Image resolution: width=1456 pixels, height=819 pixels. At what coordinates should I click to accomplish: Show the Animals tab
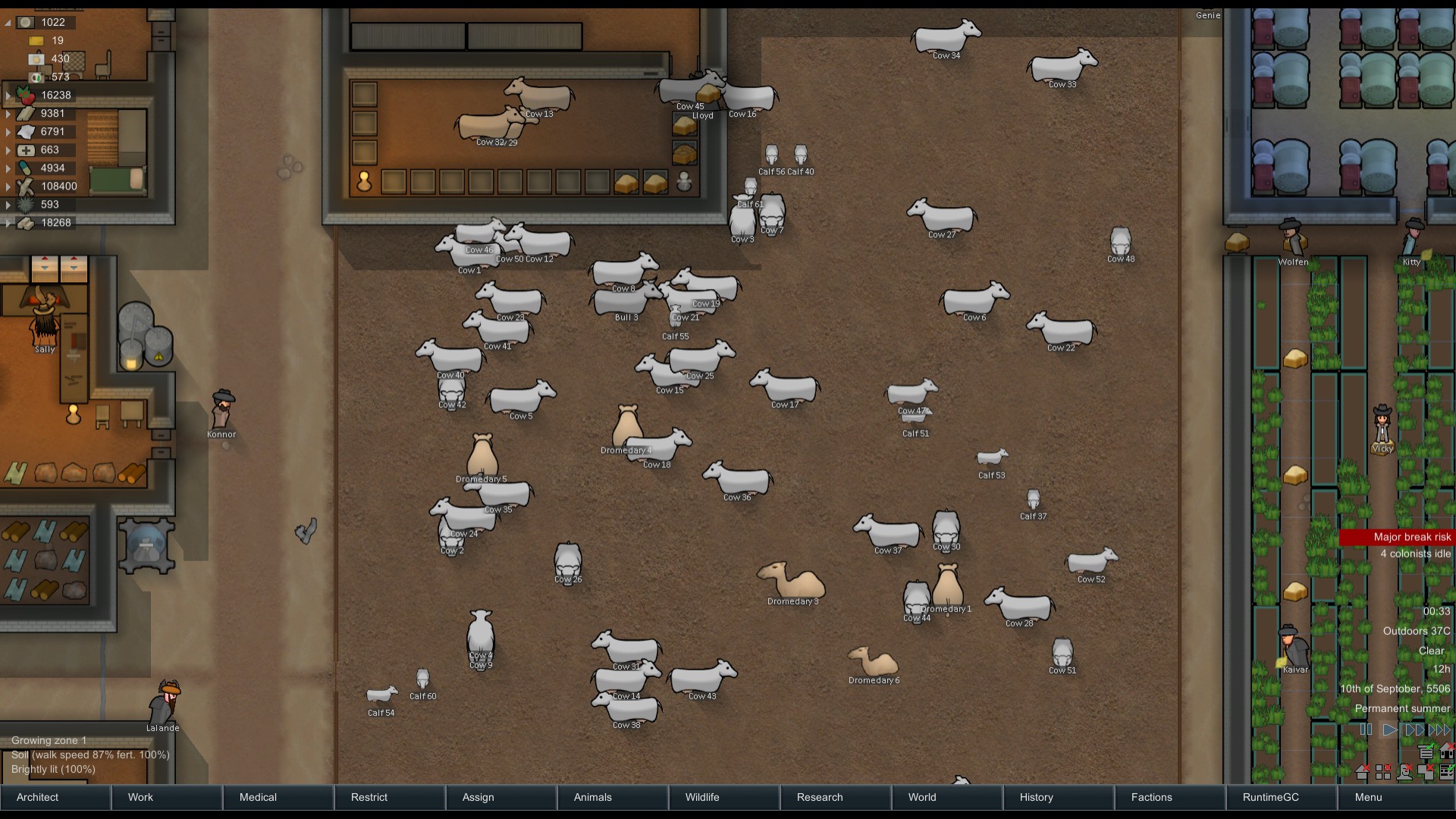click(613, 797)
